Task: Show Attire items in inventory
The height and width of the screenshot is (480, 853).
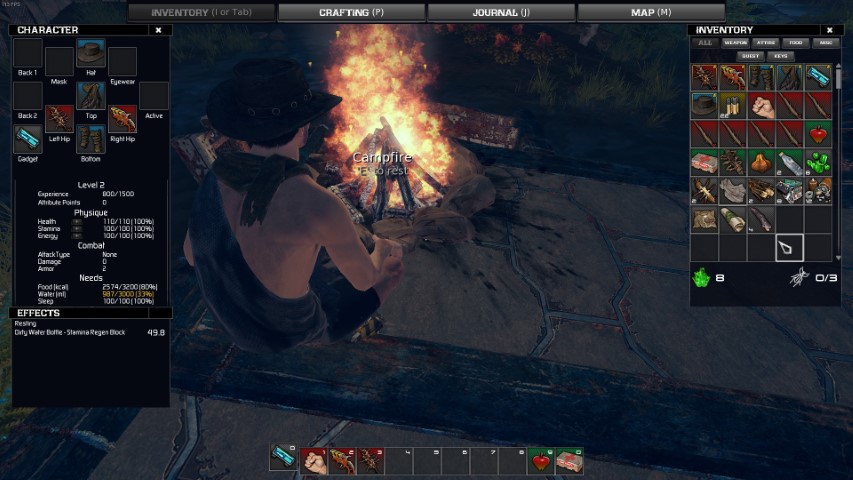Action: 765,43
